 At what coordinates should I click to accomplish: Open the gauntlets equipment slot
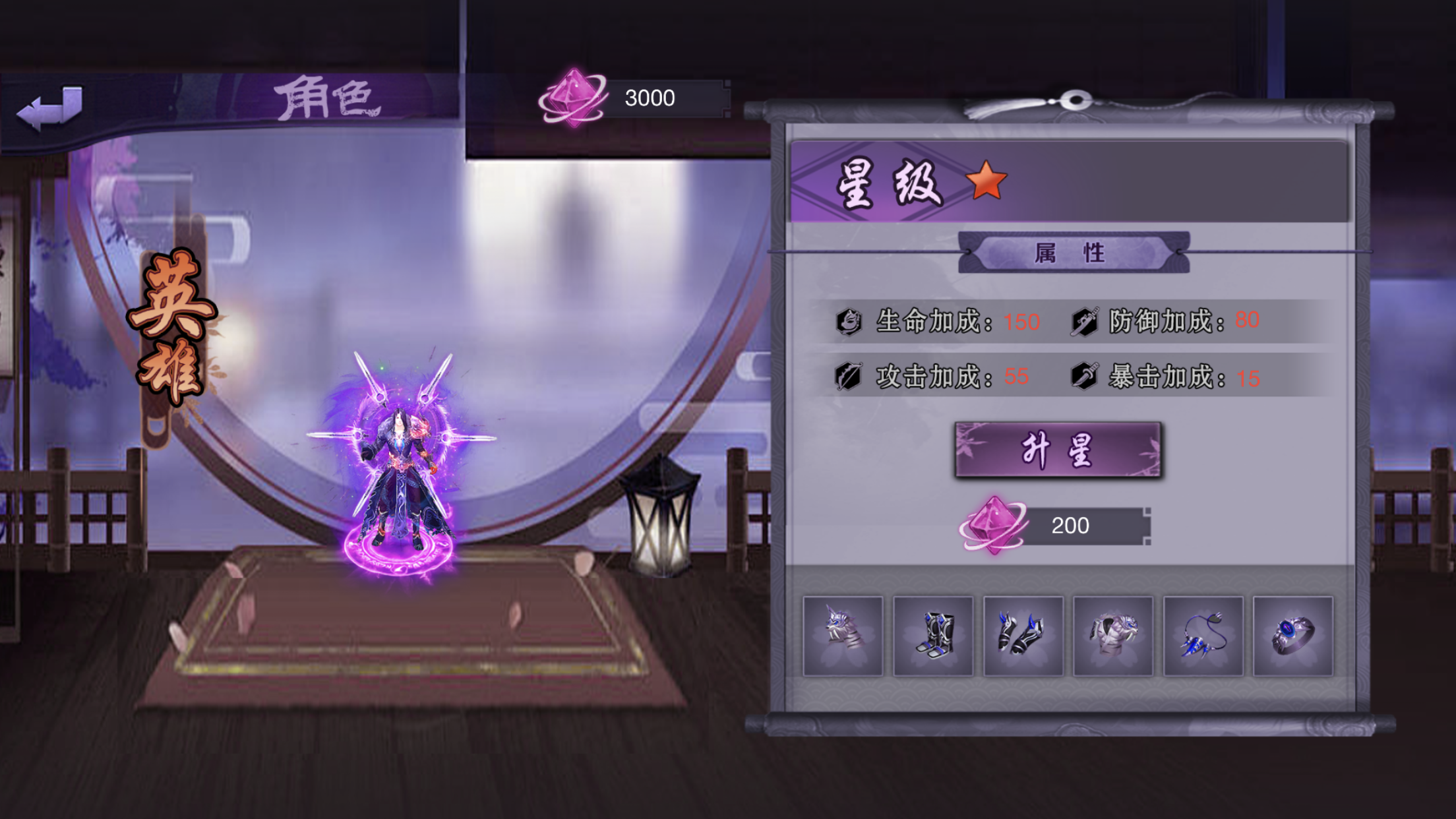click(x=1023, y=636)
